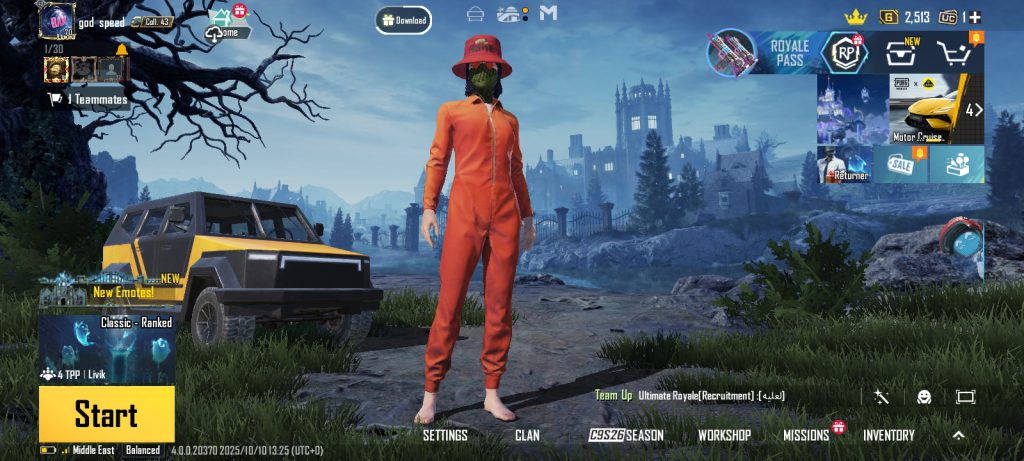Click the Download button
Screen dimensions: 1024x461
pyautogui.click(x=404, y=20)
